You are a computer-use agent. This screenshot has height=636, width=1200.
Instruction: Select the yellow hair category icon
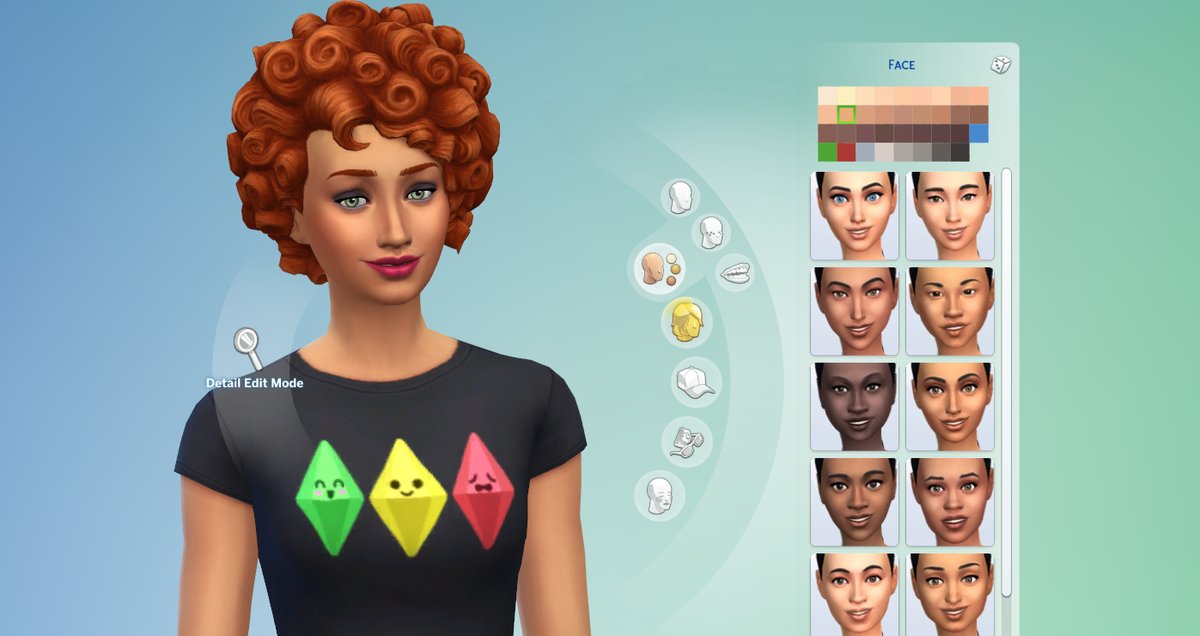click(685, 321)
